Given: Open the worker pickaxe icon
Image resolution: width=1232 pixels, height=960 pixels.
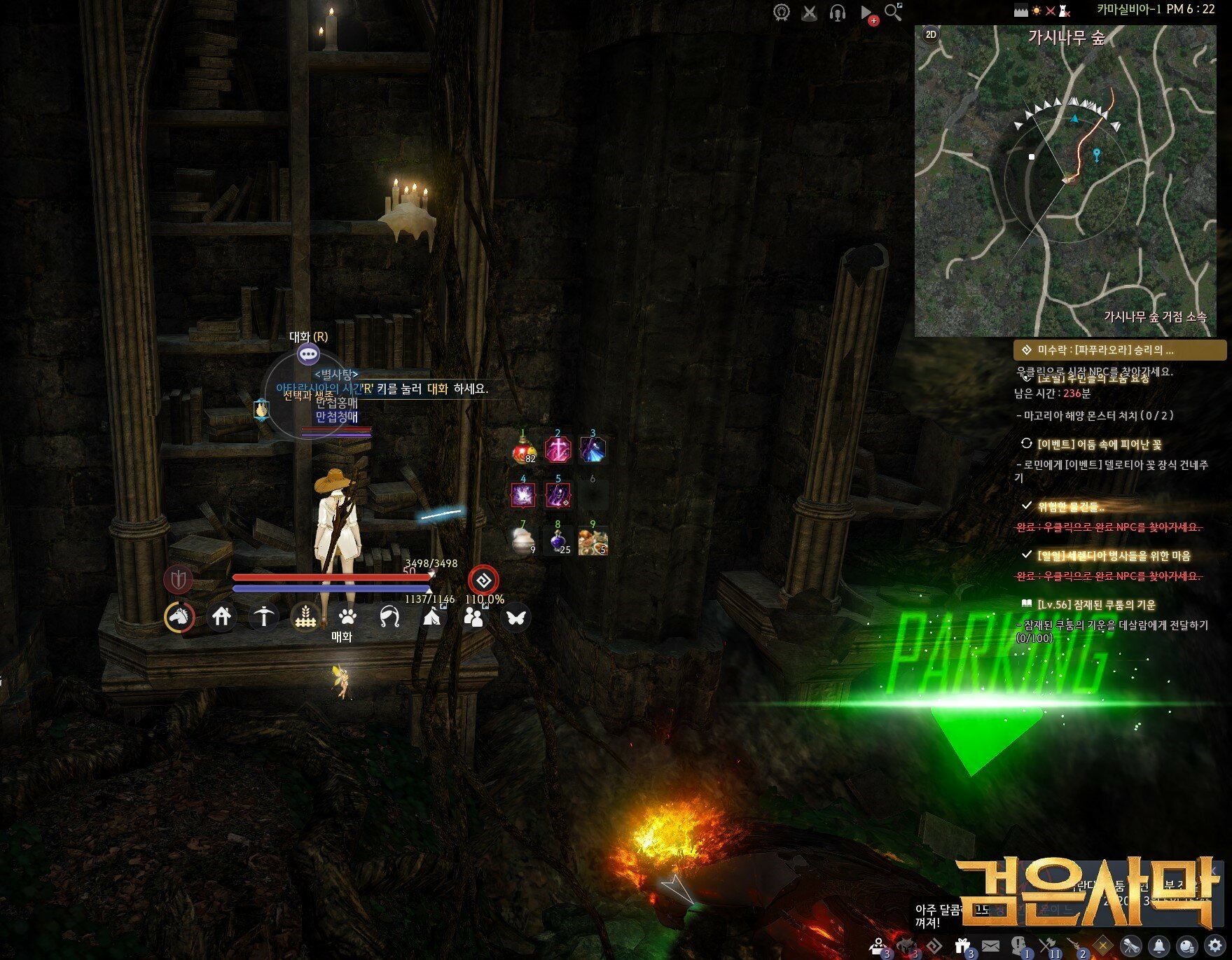Looking at the screenshot, I should pyautogui.click(x=263, y=617).
